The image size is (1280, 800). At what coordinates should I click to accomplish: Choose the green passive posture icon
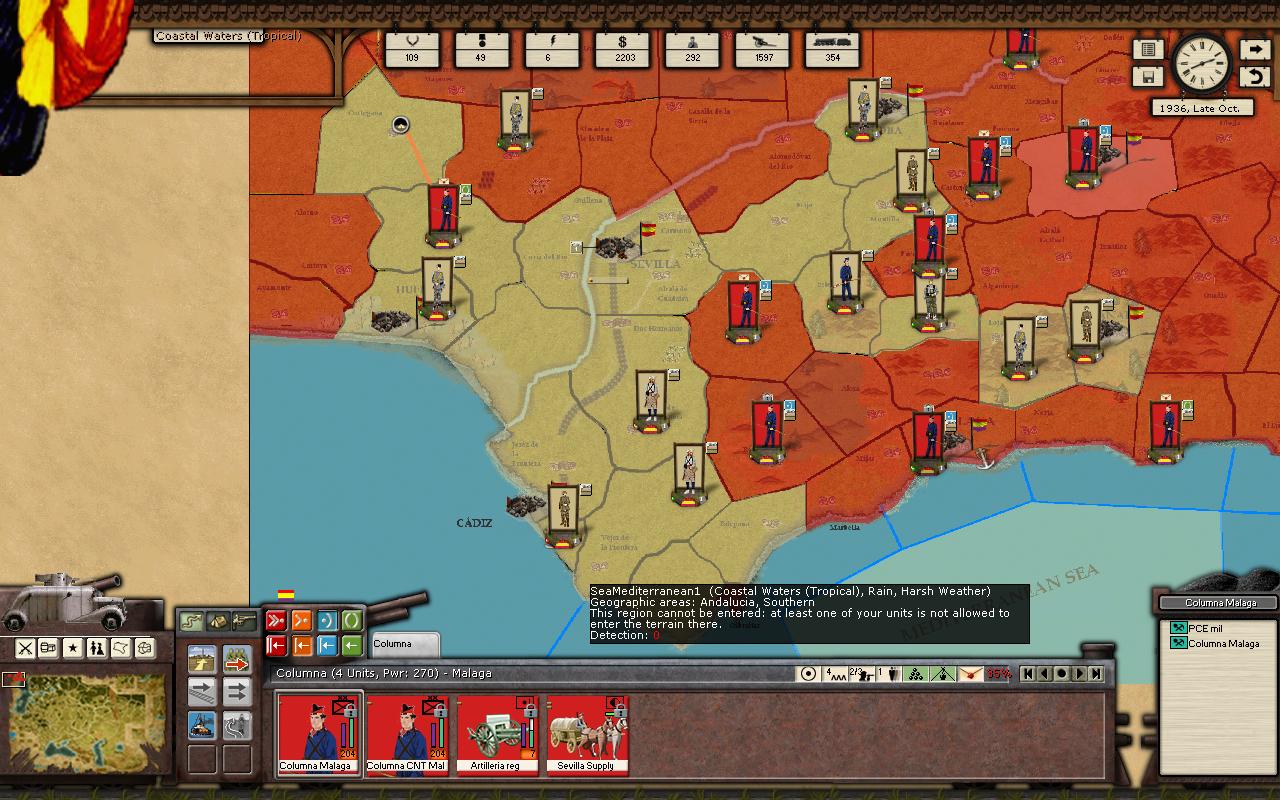pos(351,621)
